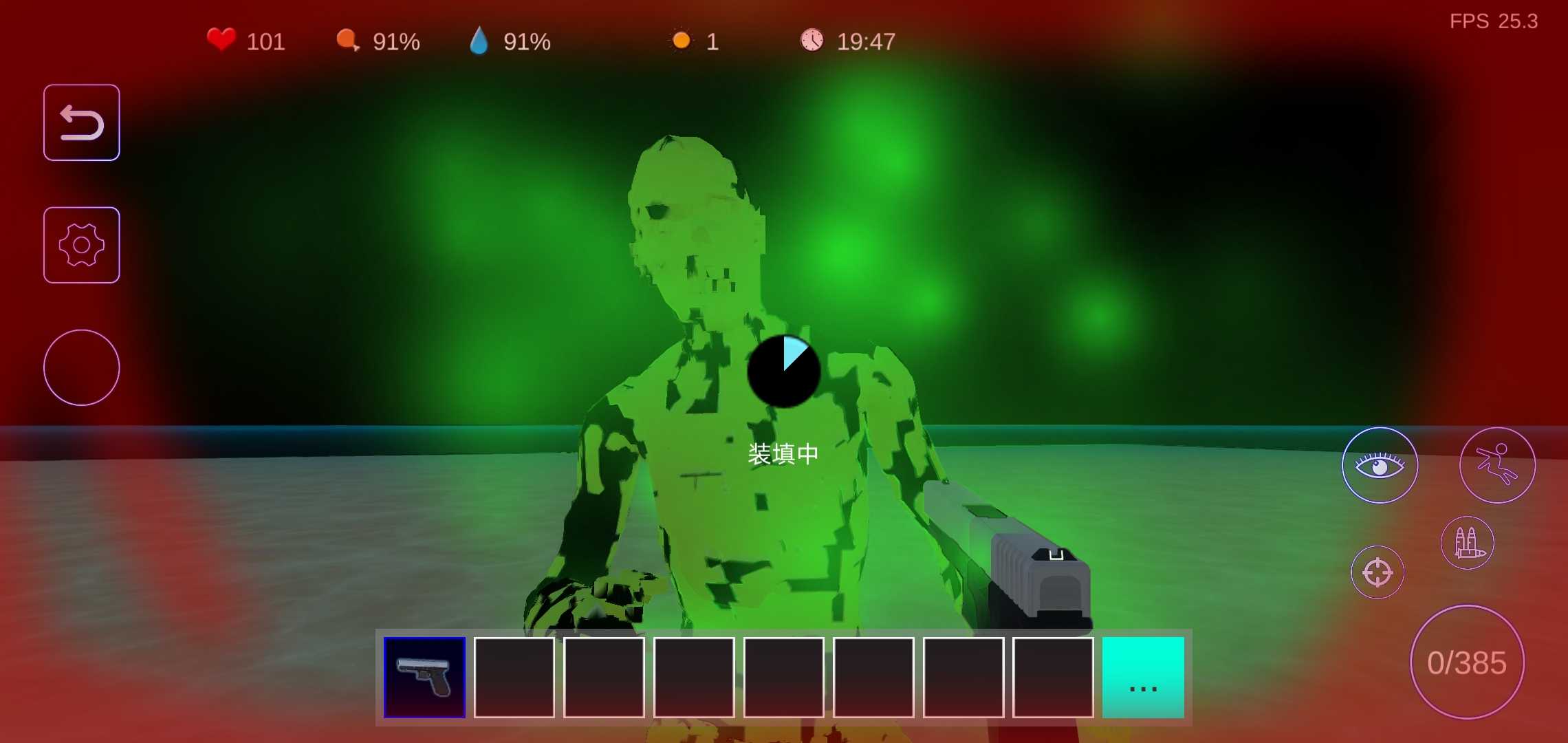This screenshot has height=743, width=1568.
Task: Tap the hunger percentage icon
Action: pyautogui.click(x=348, y=41)
